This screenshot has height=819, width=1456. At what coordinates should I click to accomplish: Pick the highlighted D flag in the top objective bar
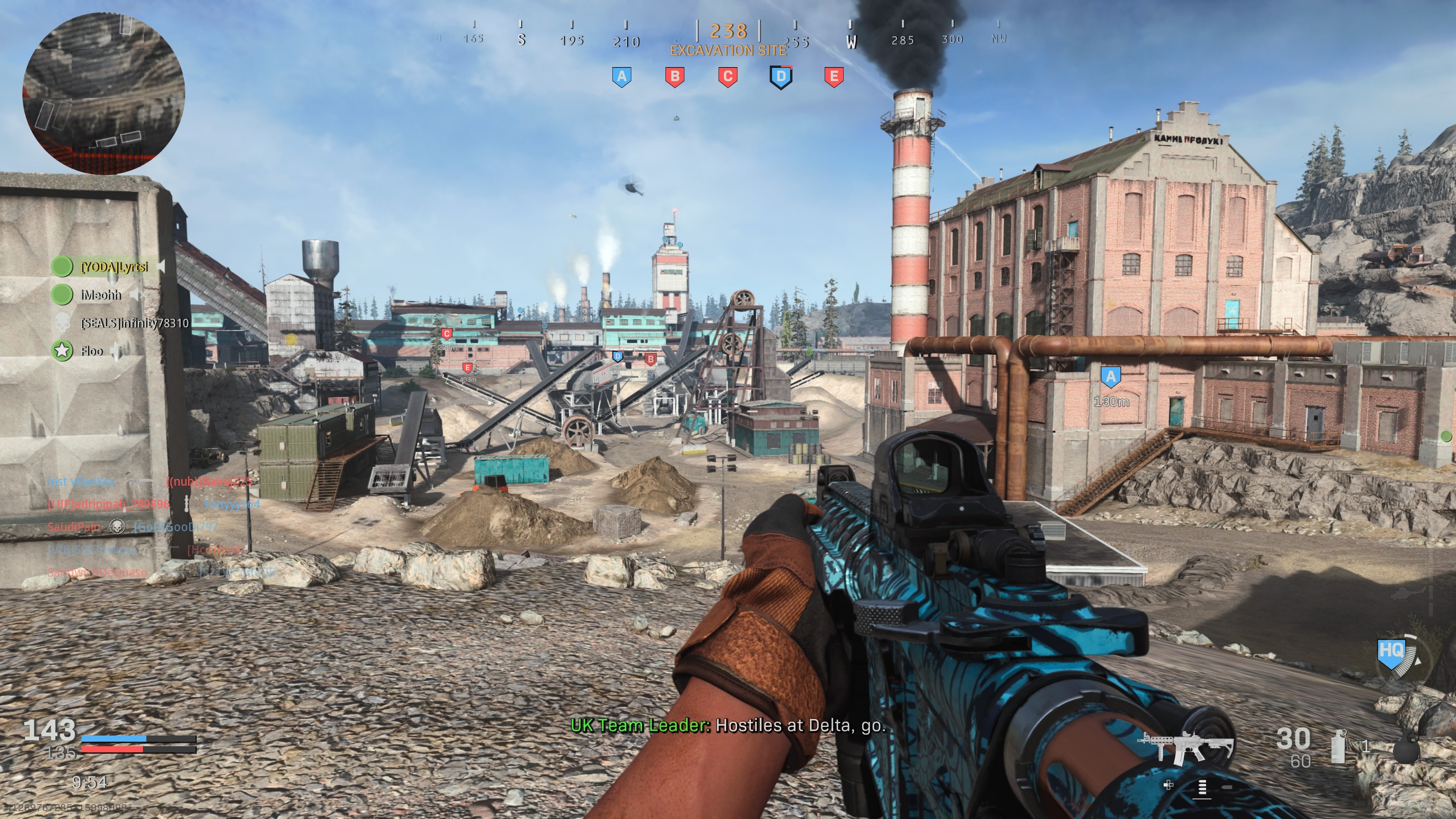(781, 77)
